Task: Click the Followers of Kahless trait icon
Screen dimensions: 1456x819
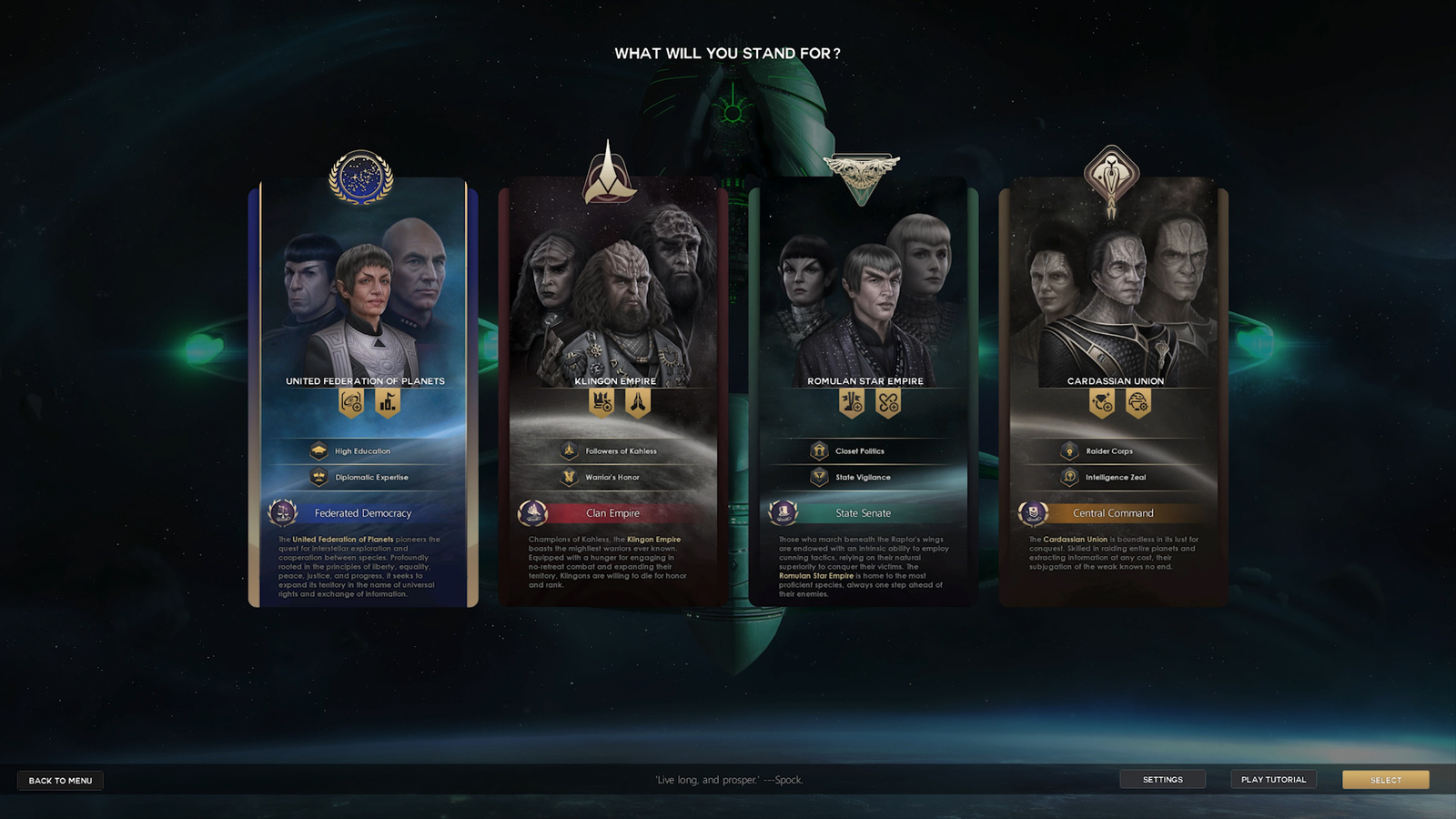Action: (569, 450)
